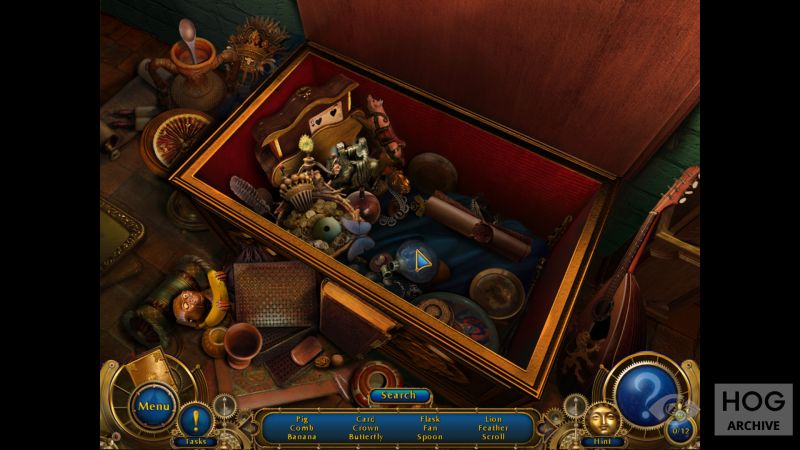800x450 pixels.
Task: Click the golden sun face Hint button
Action: pyautogui.click(x=602, y=418)
